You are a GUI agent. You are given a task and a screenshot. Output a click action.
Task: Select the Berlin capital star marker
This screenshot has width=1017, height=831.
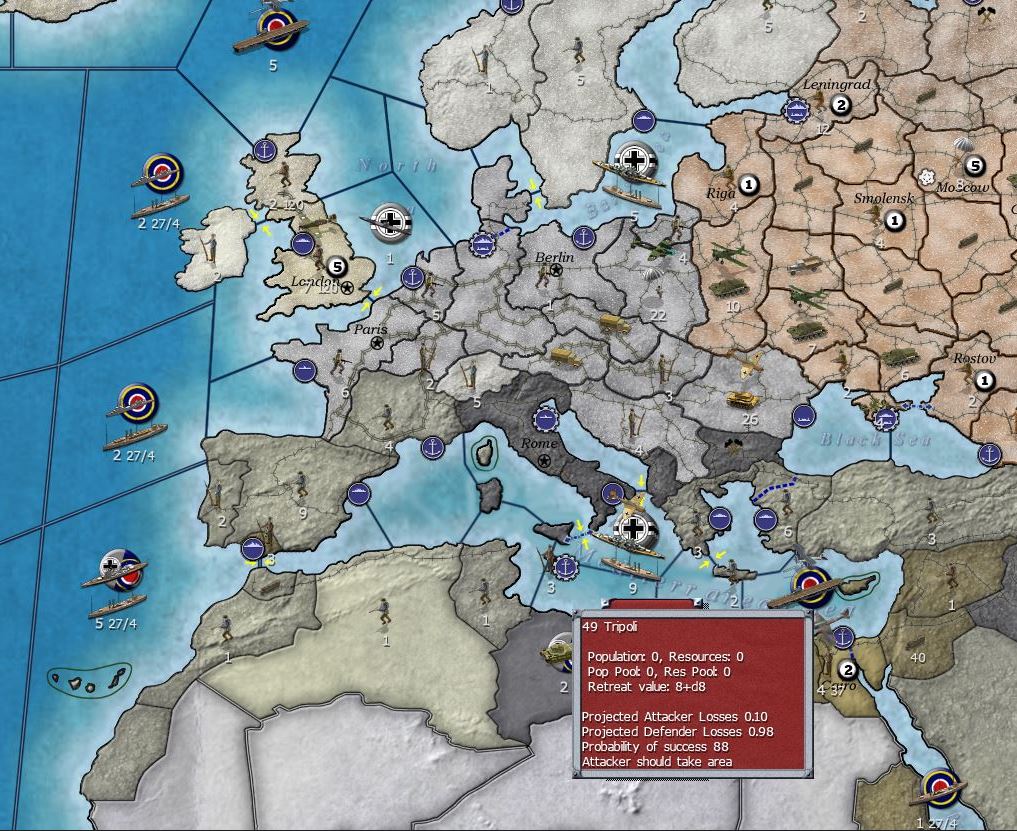(x=556, y=270)
